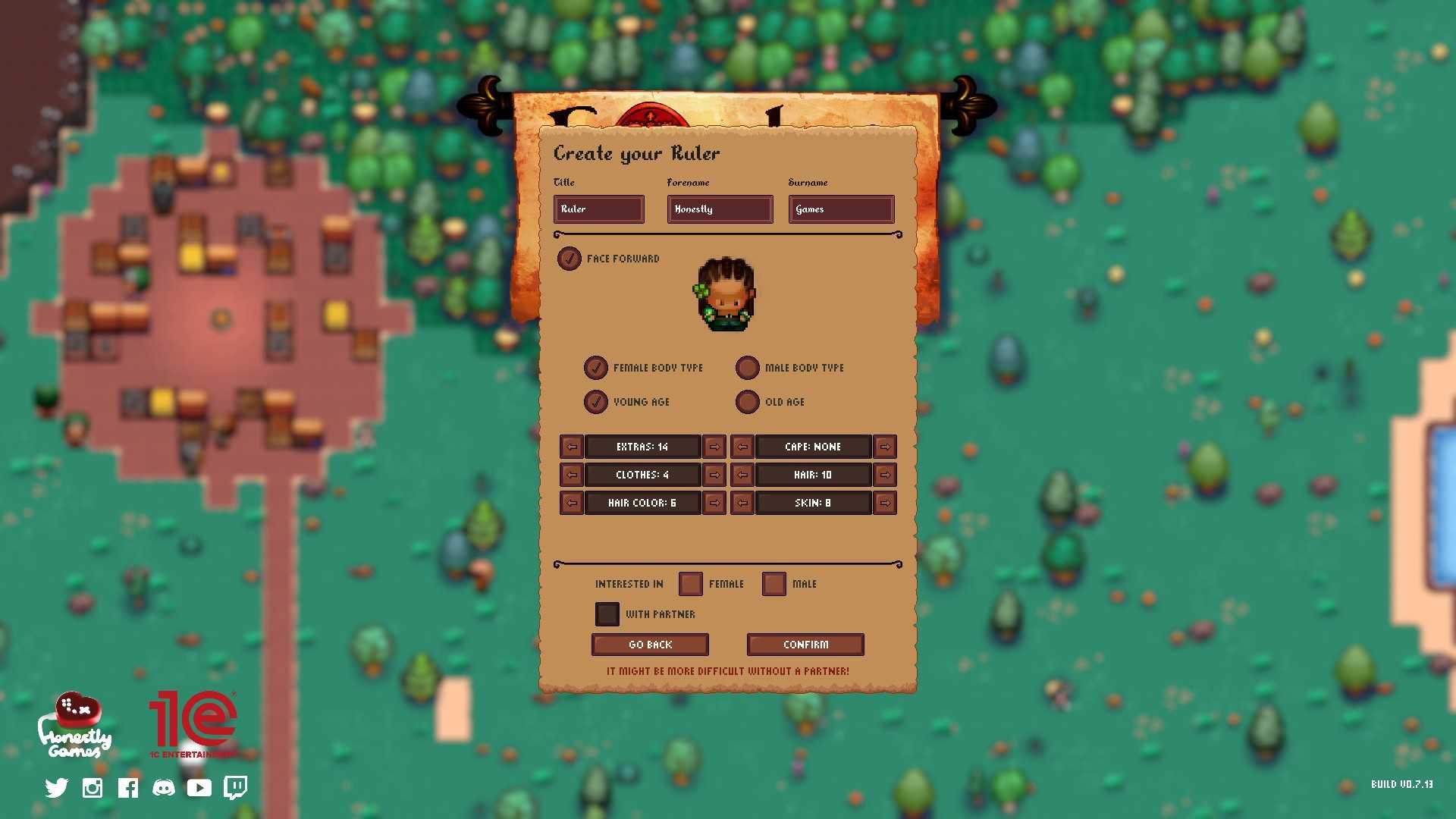Advance to the next Hair style
The image size is (1456, 819).
(885, 474)
